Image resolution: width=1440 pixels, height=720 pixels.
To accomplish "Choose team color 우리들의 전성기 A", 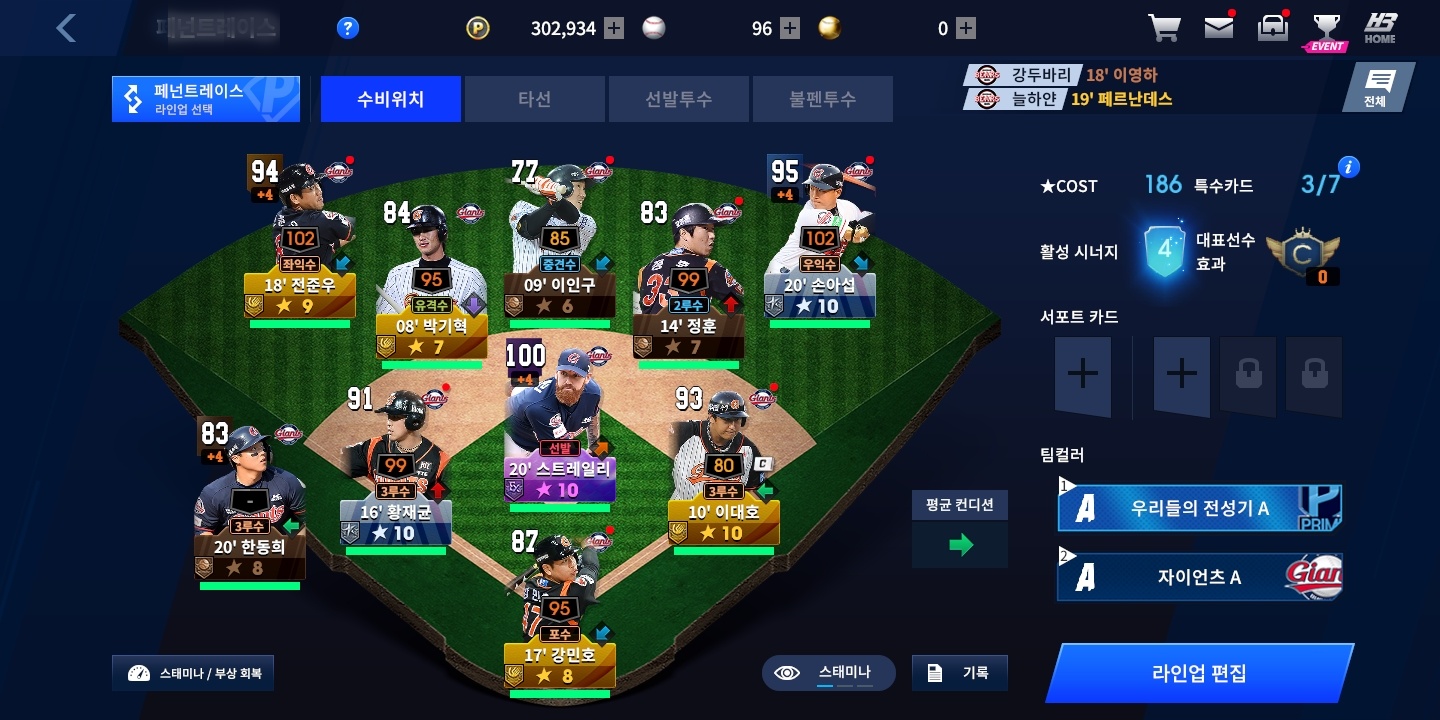I will (x=1199, y=508).
